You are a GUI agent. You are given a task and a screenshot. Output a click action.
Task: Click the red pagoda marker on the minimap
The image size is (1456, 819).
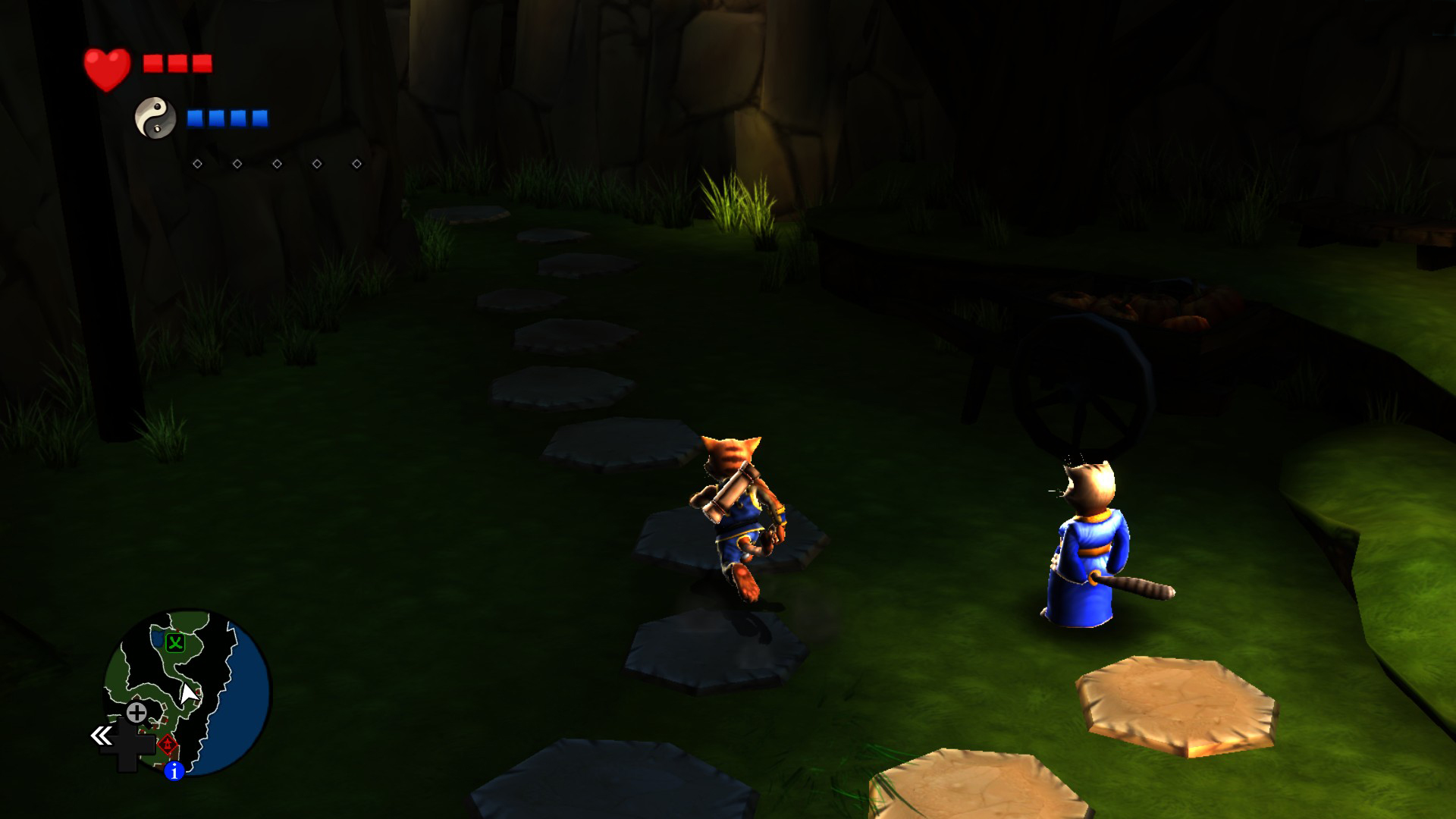point(168,745)
